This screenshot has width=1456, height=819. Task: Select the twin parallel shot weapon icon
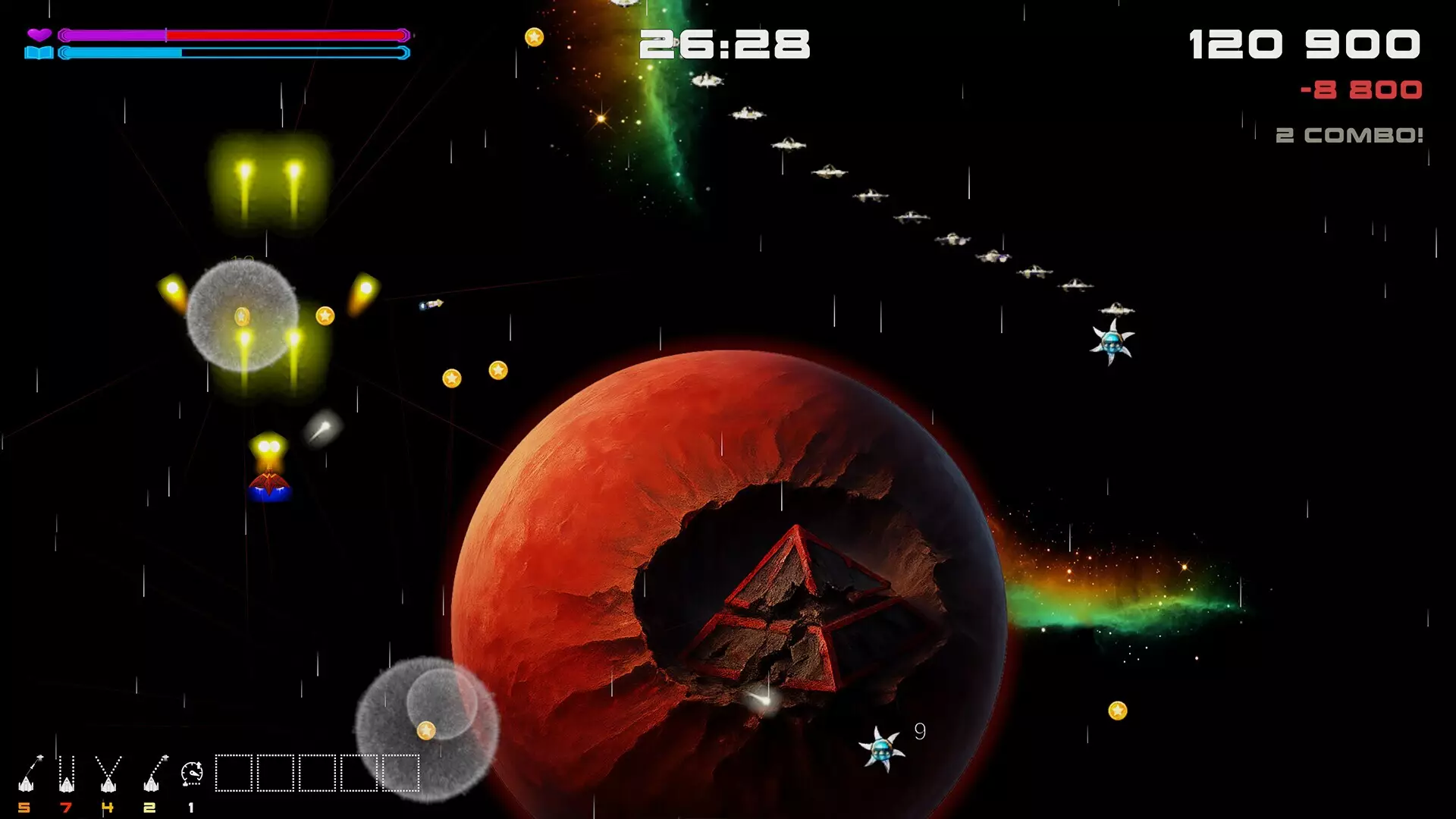(67, 773)
